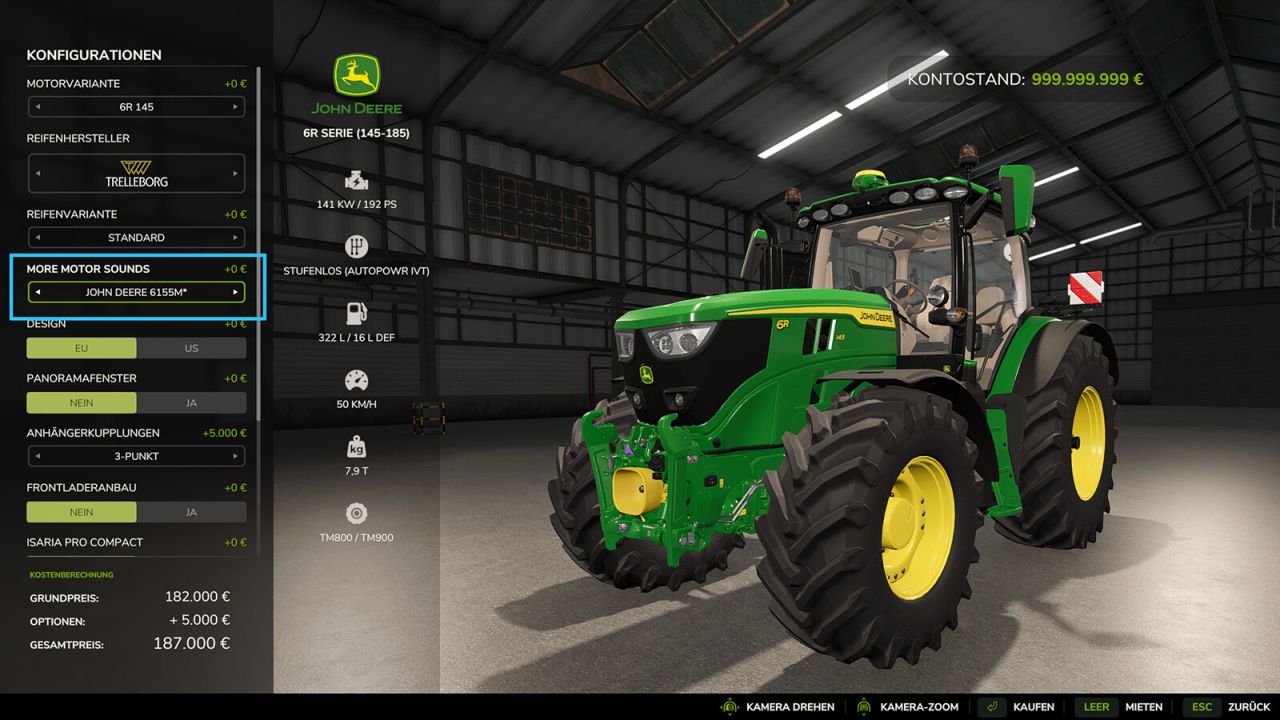The height and width of the screenshot is (720, 1280).
Task: Select the transmission icon above STUFENLOS
Action: pyautogui.click(x=356, y=246)
